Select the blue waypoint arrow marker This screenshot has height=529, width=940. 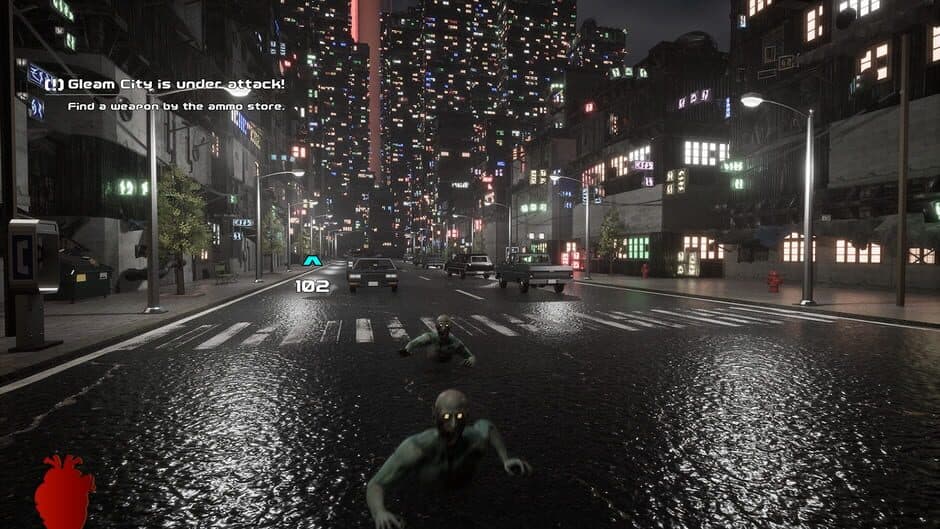point(312,261)
